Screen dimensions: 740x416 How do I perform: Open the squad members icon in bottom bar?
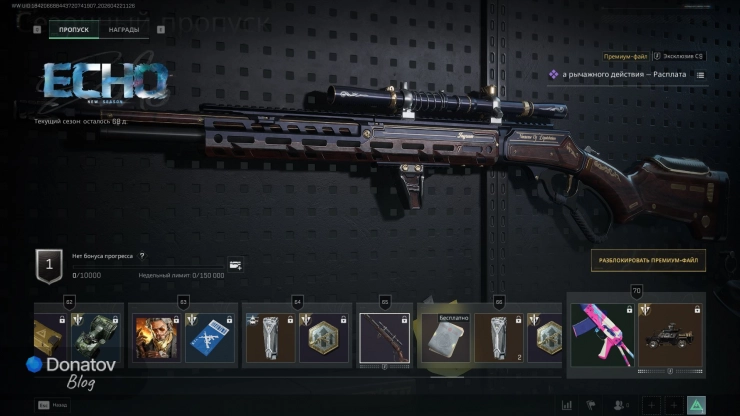[x=621, y=405]
